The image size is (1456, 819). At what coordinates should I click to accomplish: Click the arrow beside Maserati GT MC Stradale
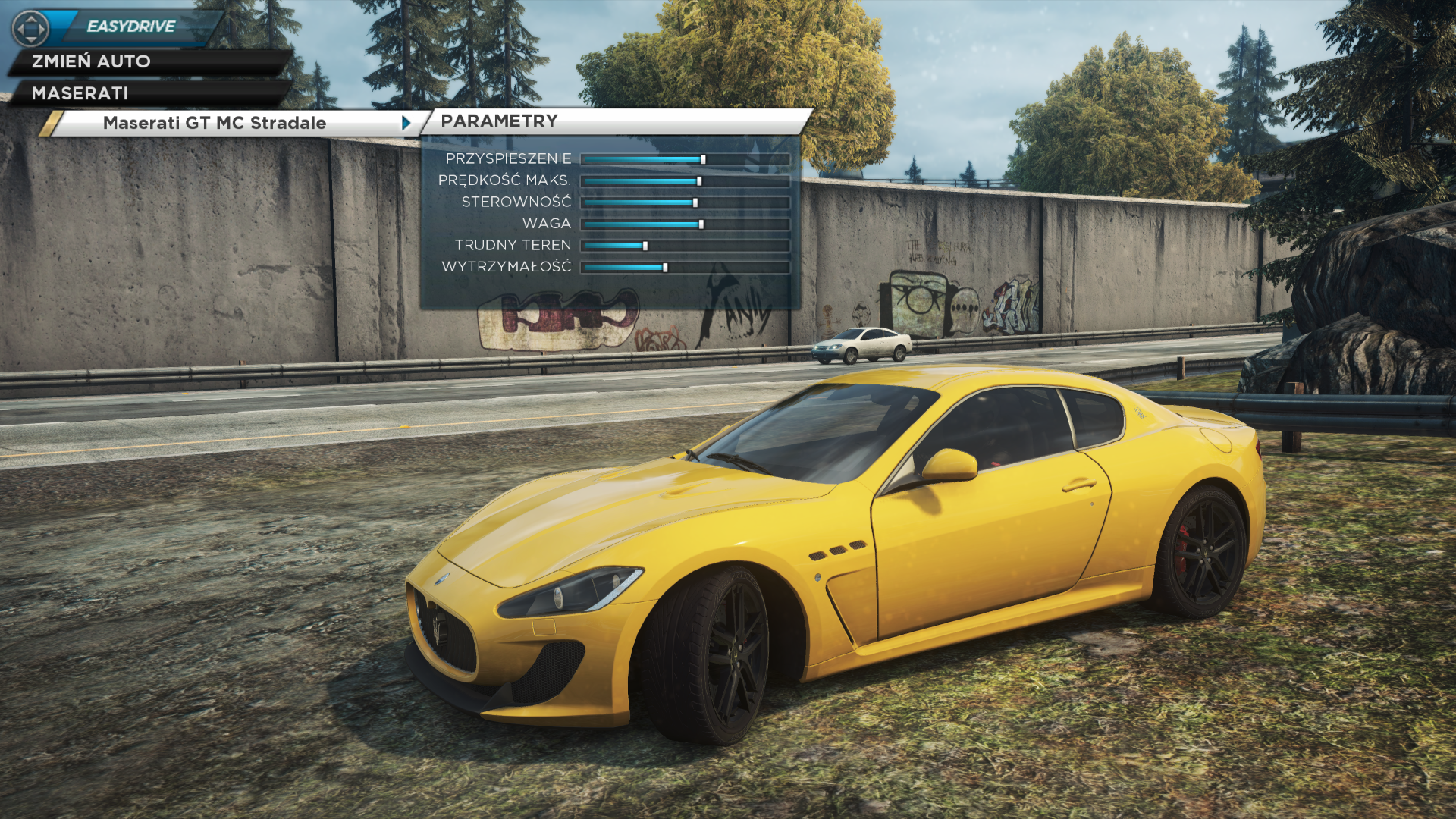tap(406, 123)
